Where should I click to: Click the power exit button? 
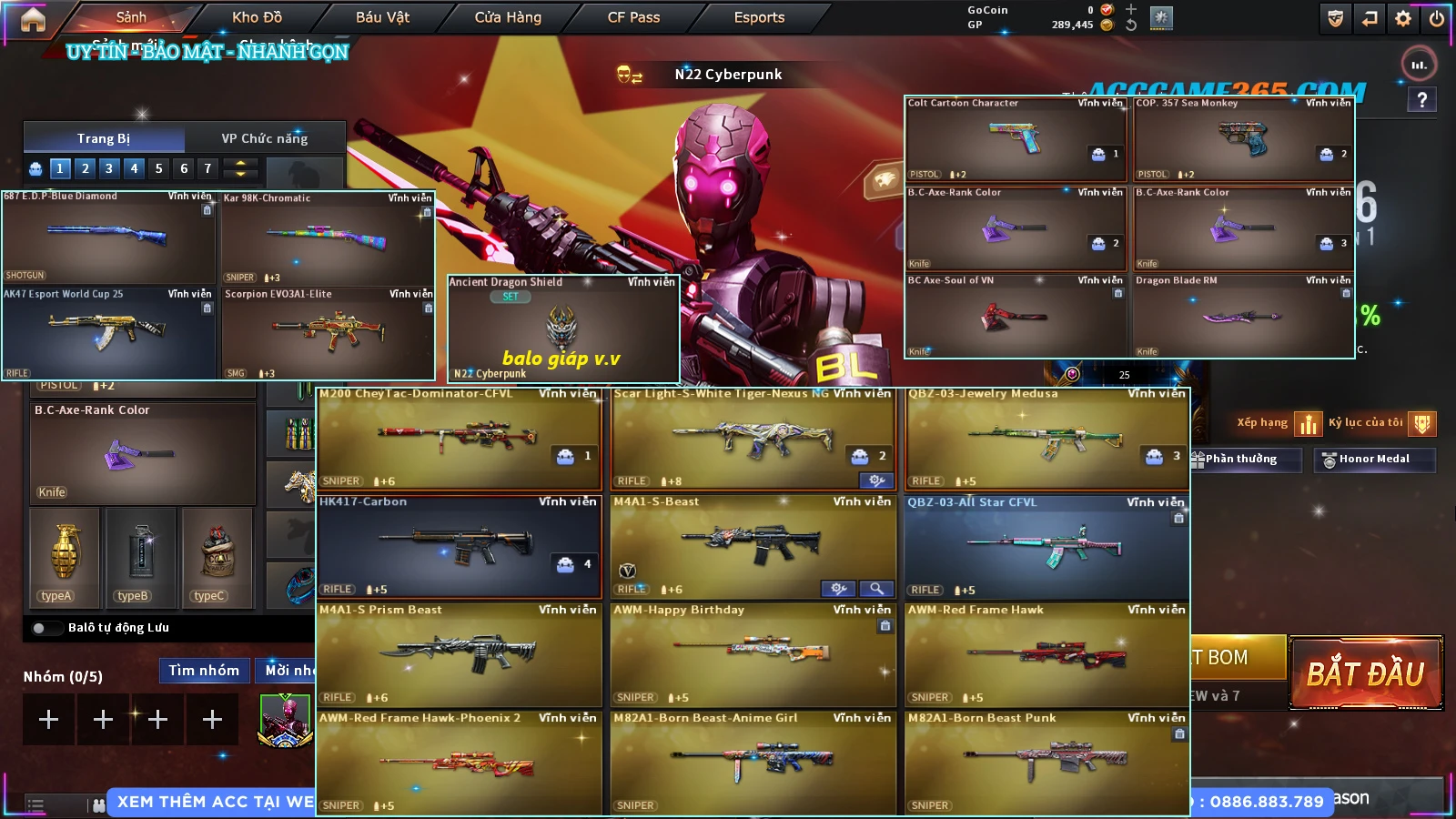(x=1437, y=18)
